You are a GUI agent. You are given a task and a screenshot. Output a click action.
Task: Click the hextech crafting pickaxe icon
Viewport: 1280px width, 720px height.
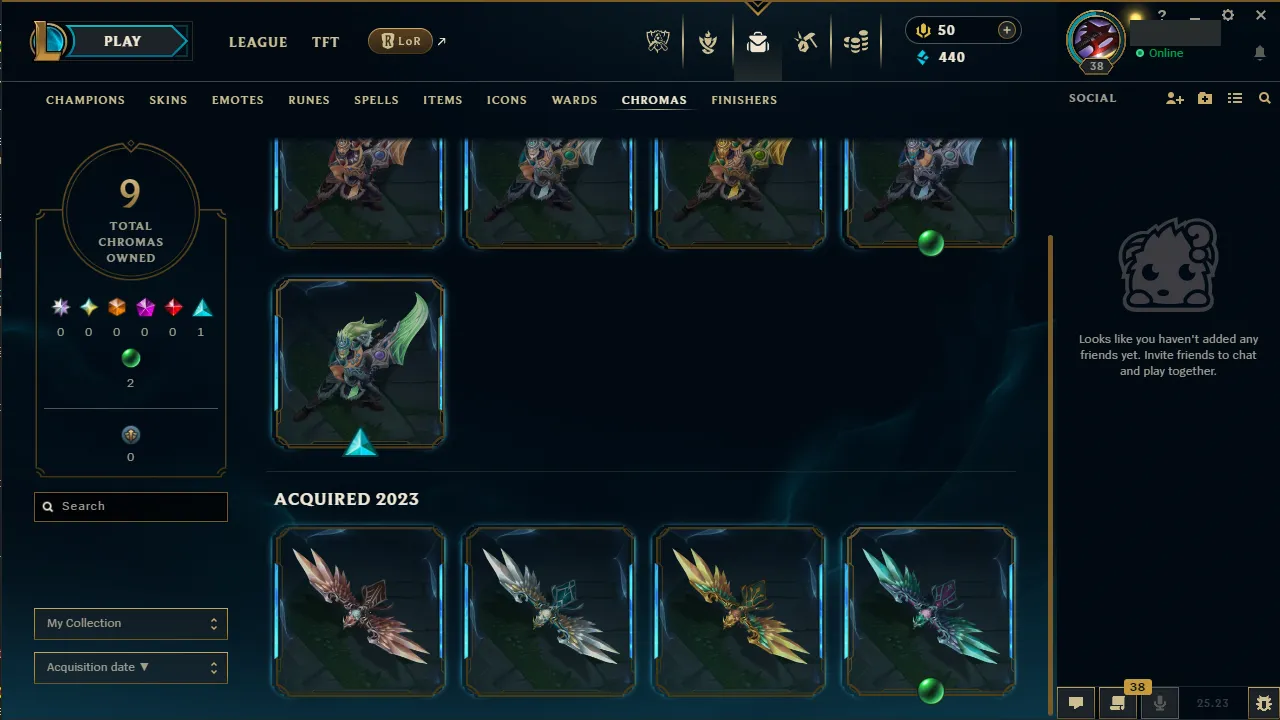tap(806, 42)
